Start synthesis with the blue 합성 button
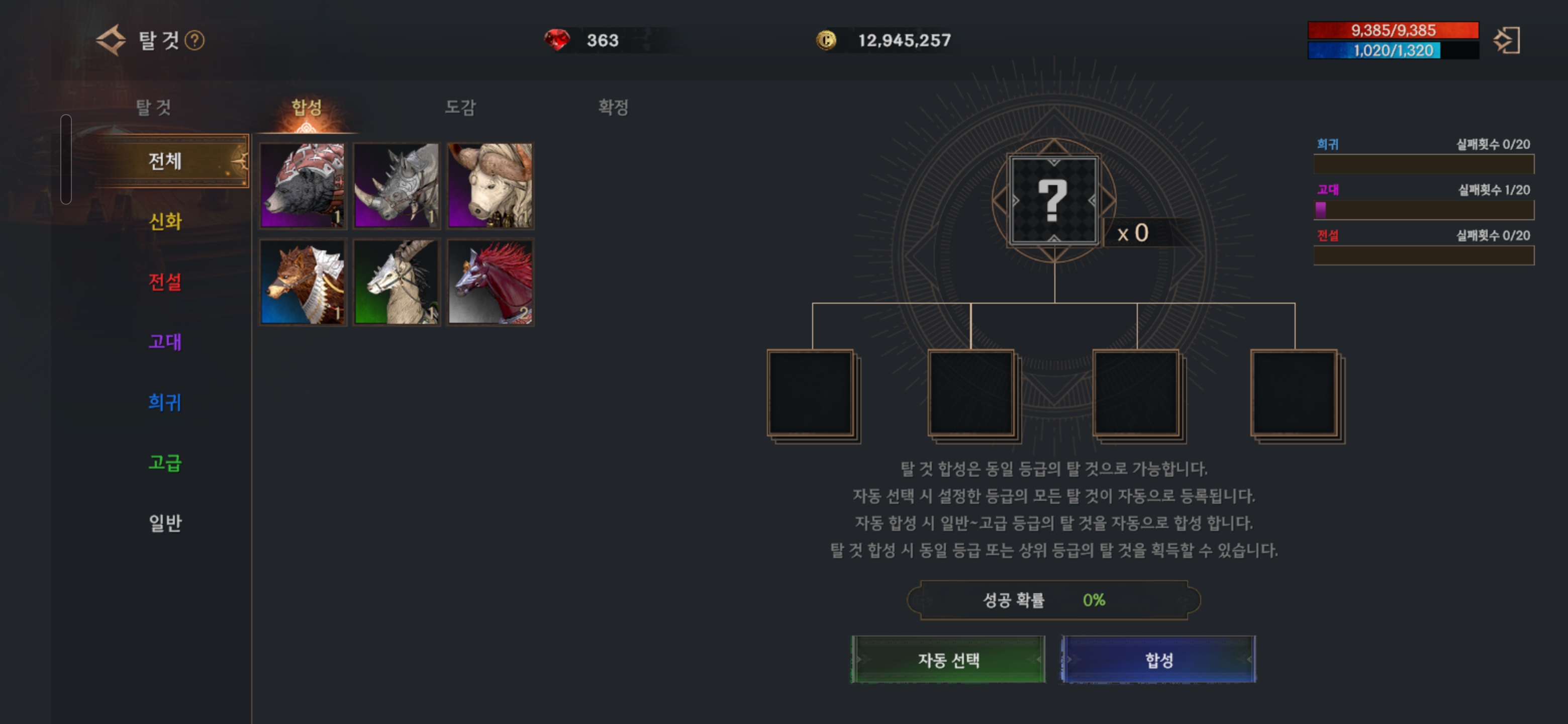 click(1158, 660)
